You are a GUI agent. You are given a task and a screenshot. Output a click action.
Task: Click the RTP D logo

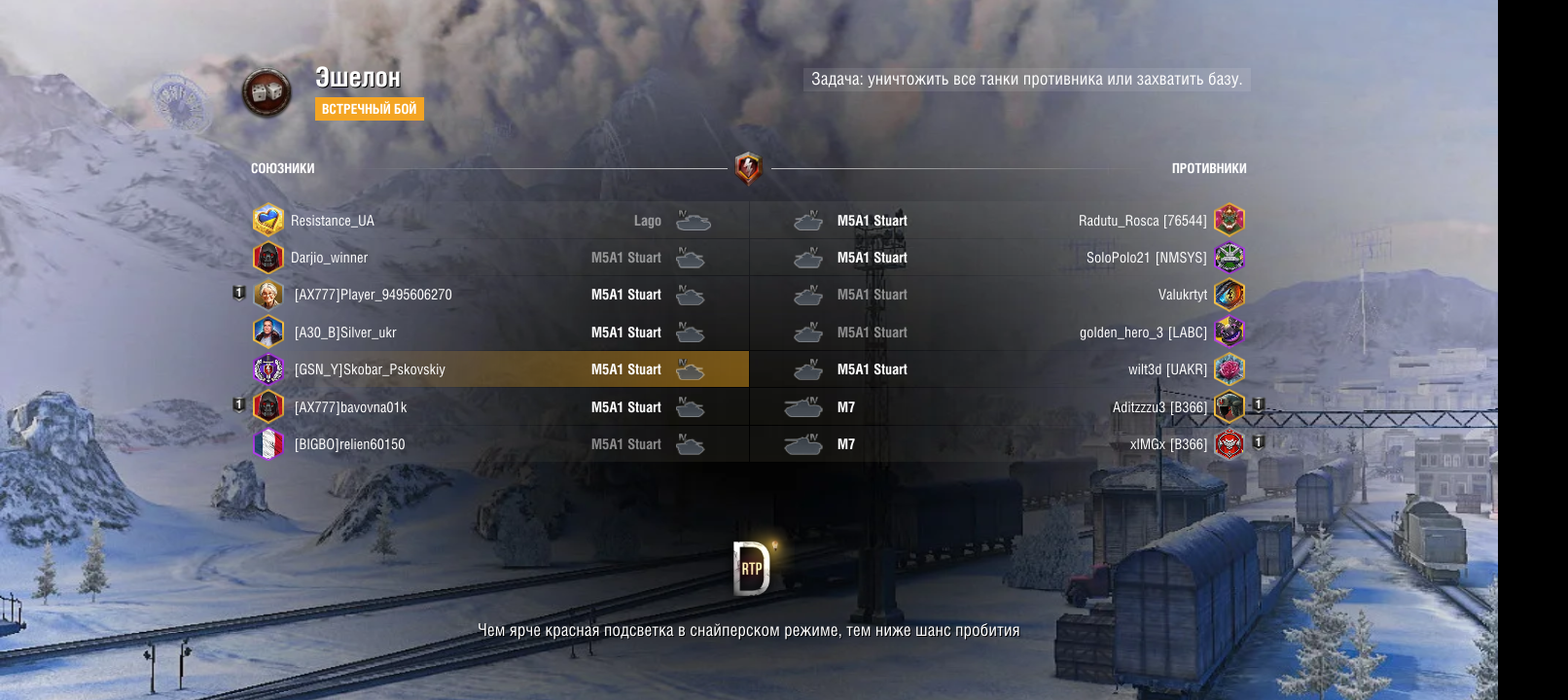pos(751,568)
